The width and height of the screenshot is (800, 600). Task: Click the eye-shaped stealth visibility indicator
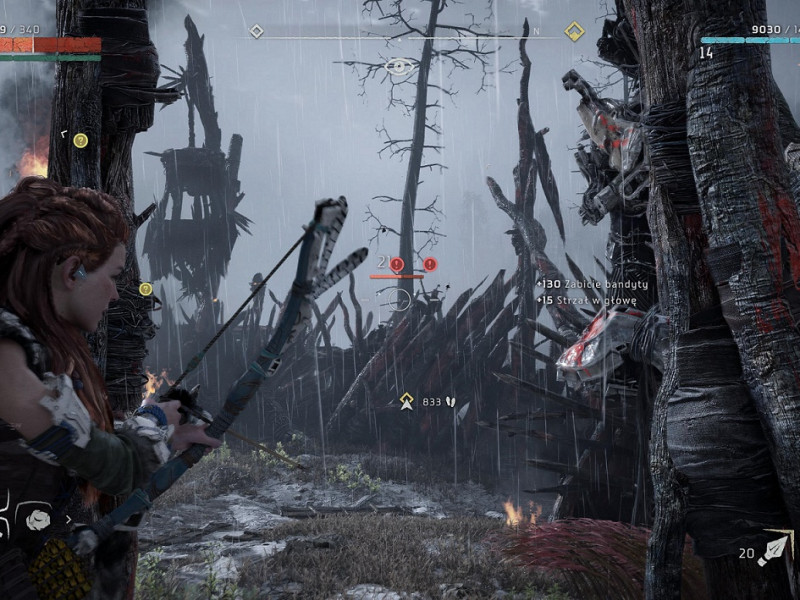click(400, 67)
